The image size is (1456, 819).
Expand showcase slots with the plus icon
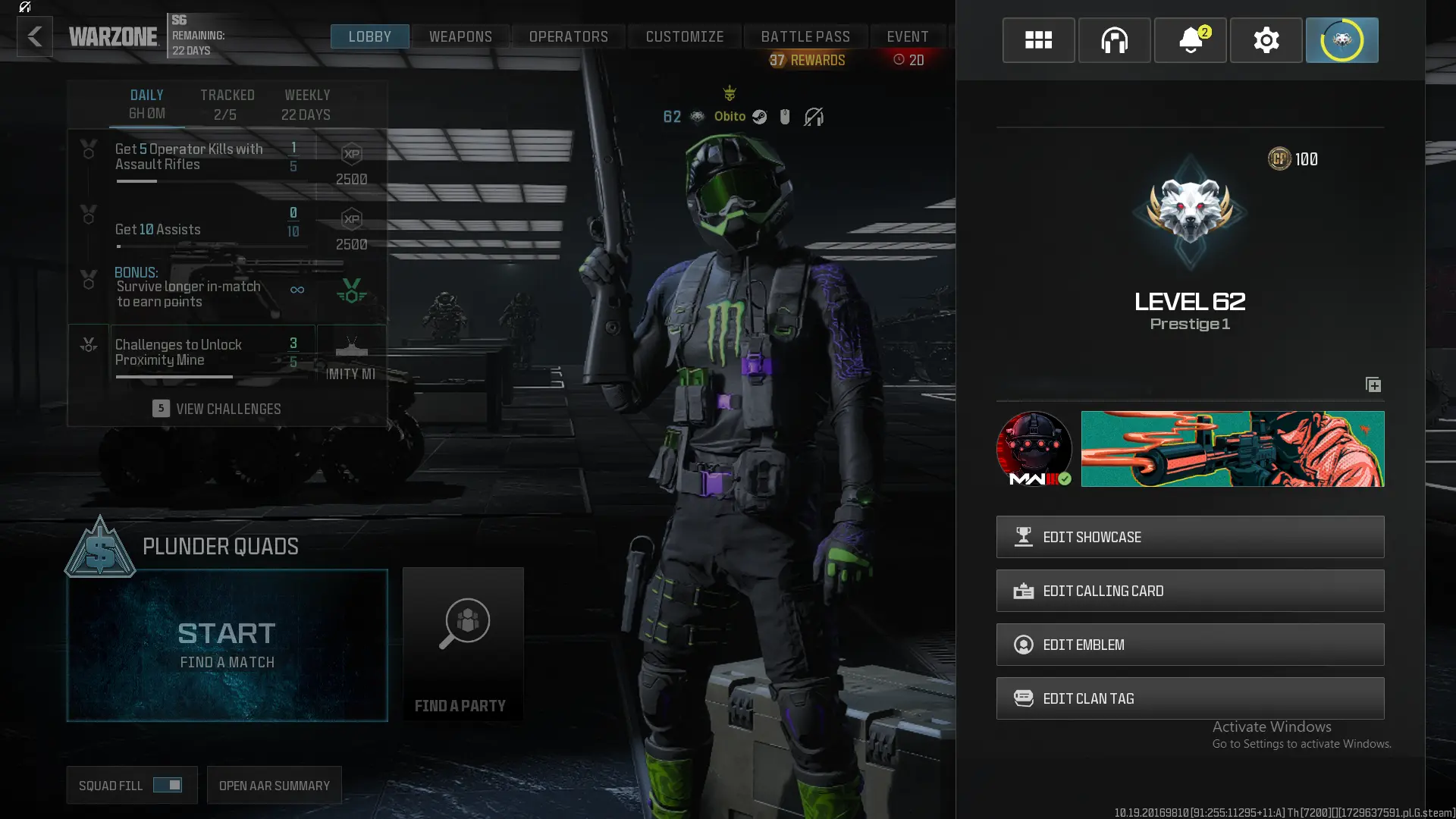(x=1373, y=384)
